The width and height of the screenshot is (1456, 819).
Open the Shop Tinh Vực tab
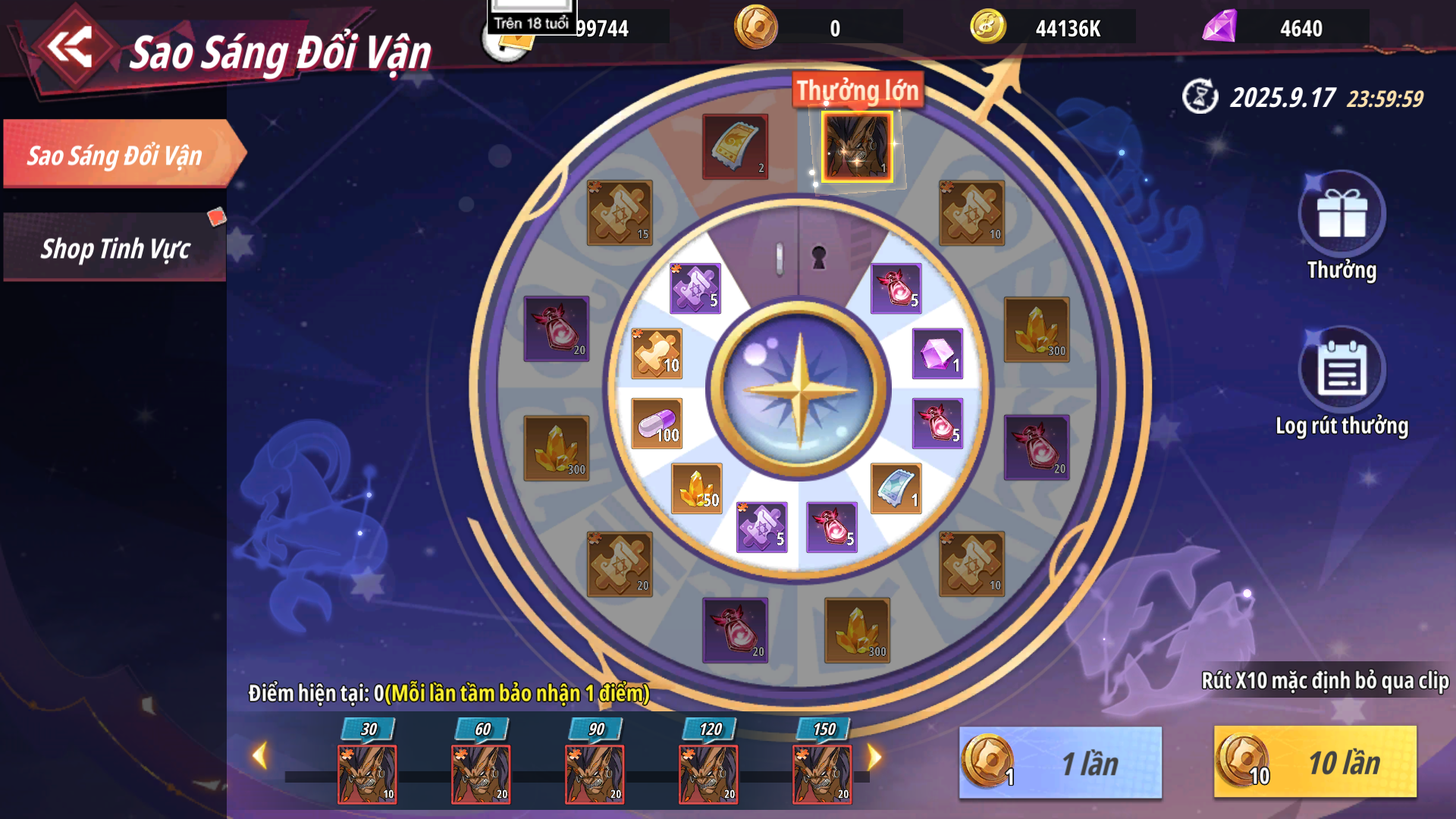115,249
